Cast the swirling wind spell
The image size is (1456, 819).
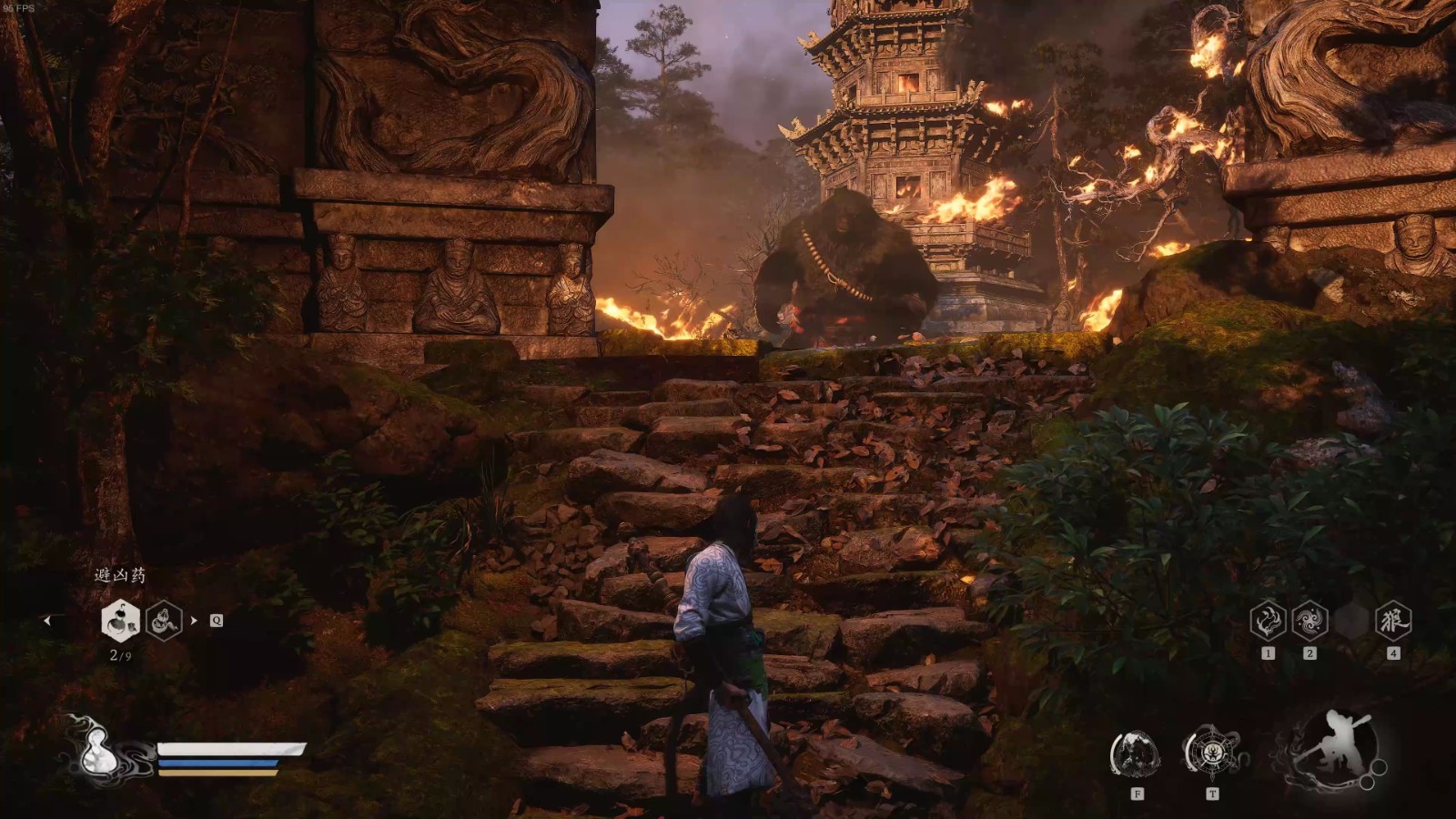1309,621
